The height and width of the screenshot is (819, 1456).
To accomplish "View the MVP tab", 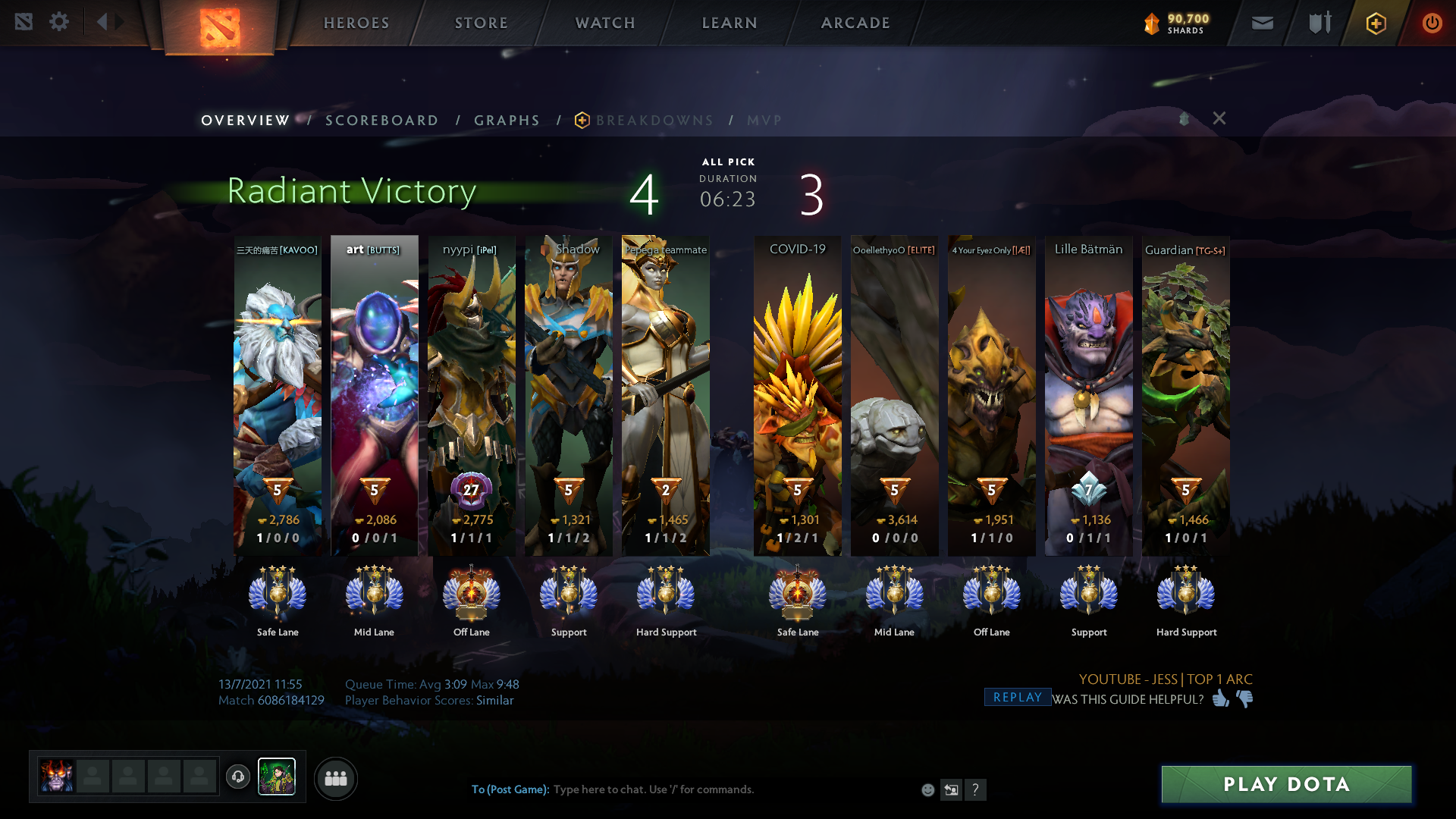I will 764,121.
